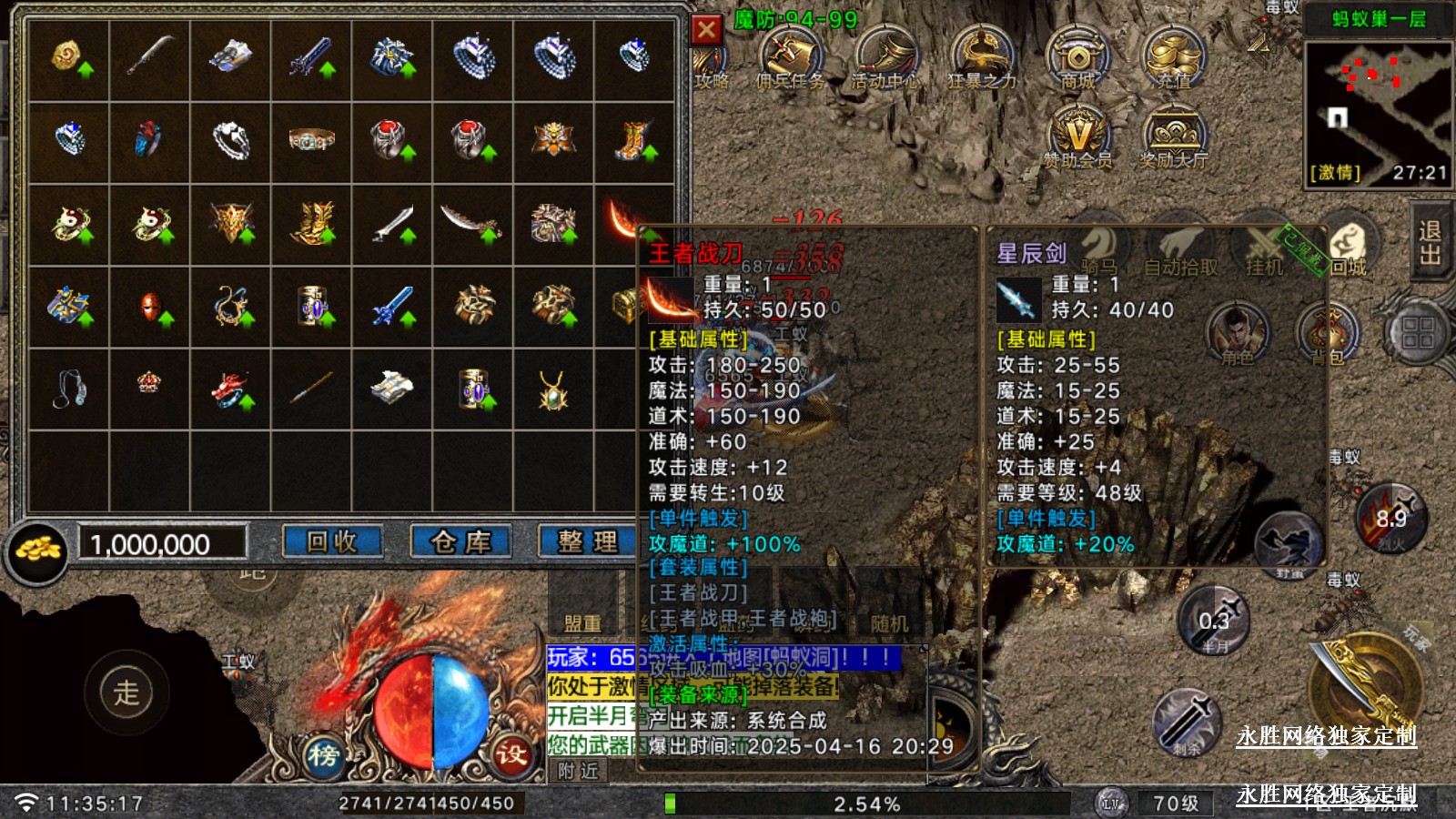Click the 回收 recycle button
The width and height of the screenshot is (1456, 819).
(x=331, y=542)
